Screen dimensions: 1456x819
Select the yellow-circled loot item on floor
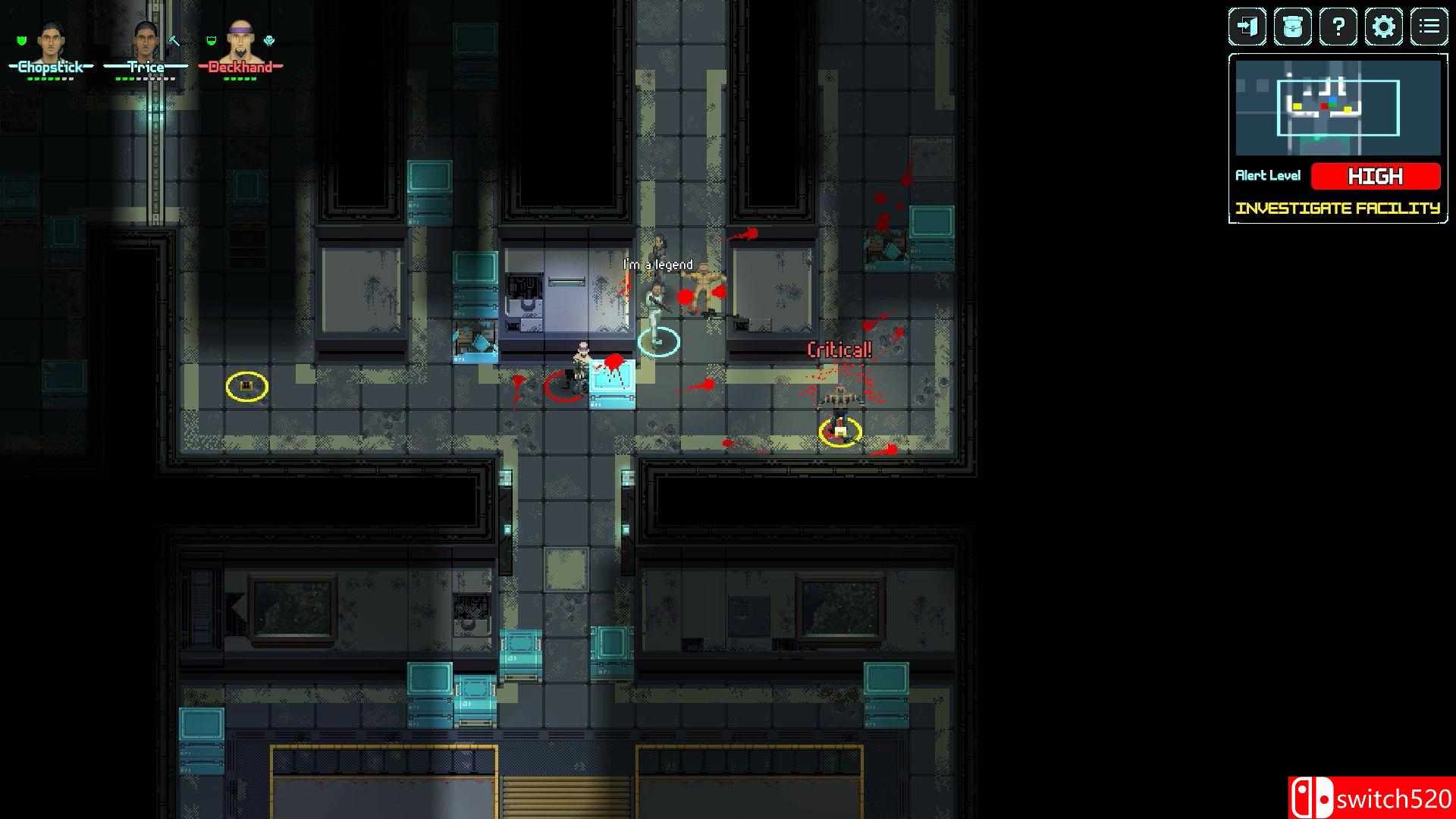click(x=246, y=388)
